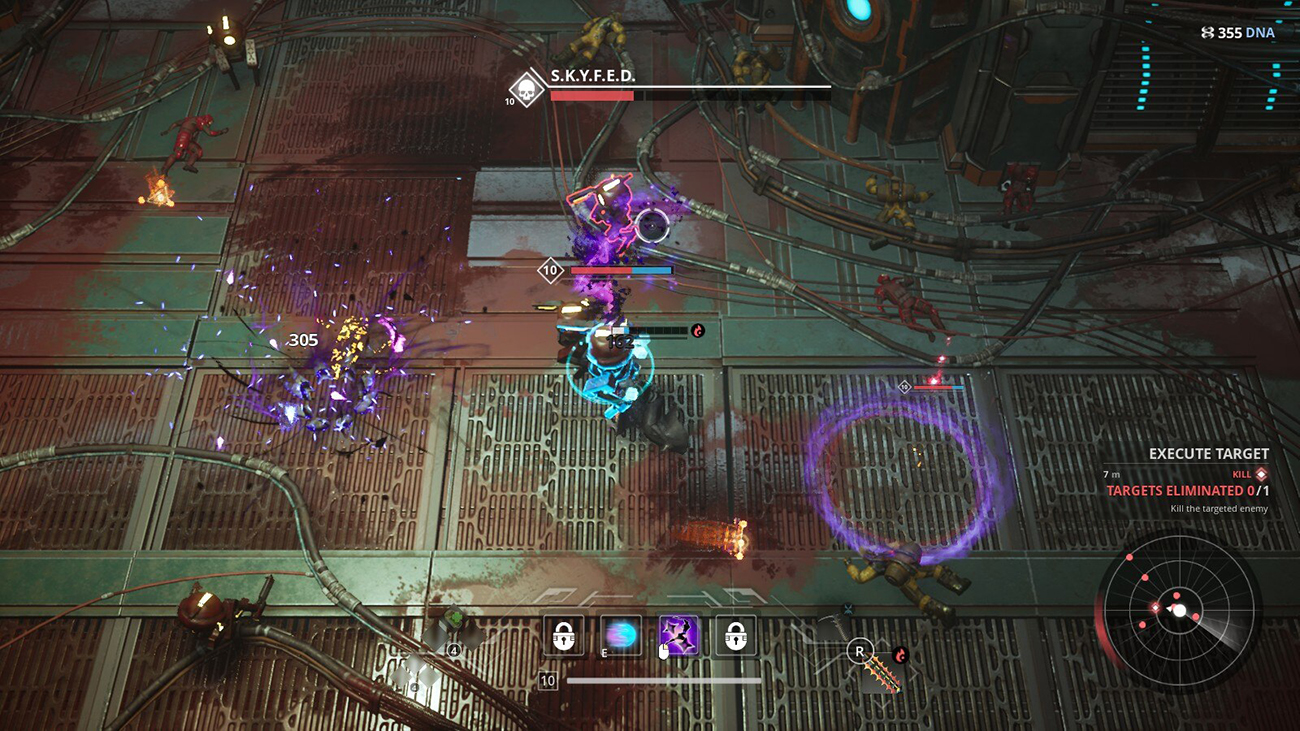Viewport: 1300px width, 731px height.
Task: Click the first locked ability slot padlock
Action: point(564,635)
